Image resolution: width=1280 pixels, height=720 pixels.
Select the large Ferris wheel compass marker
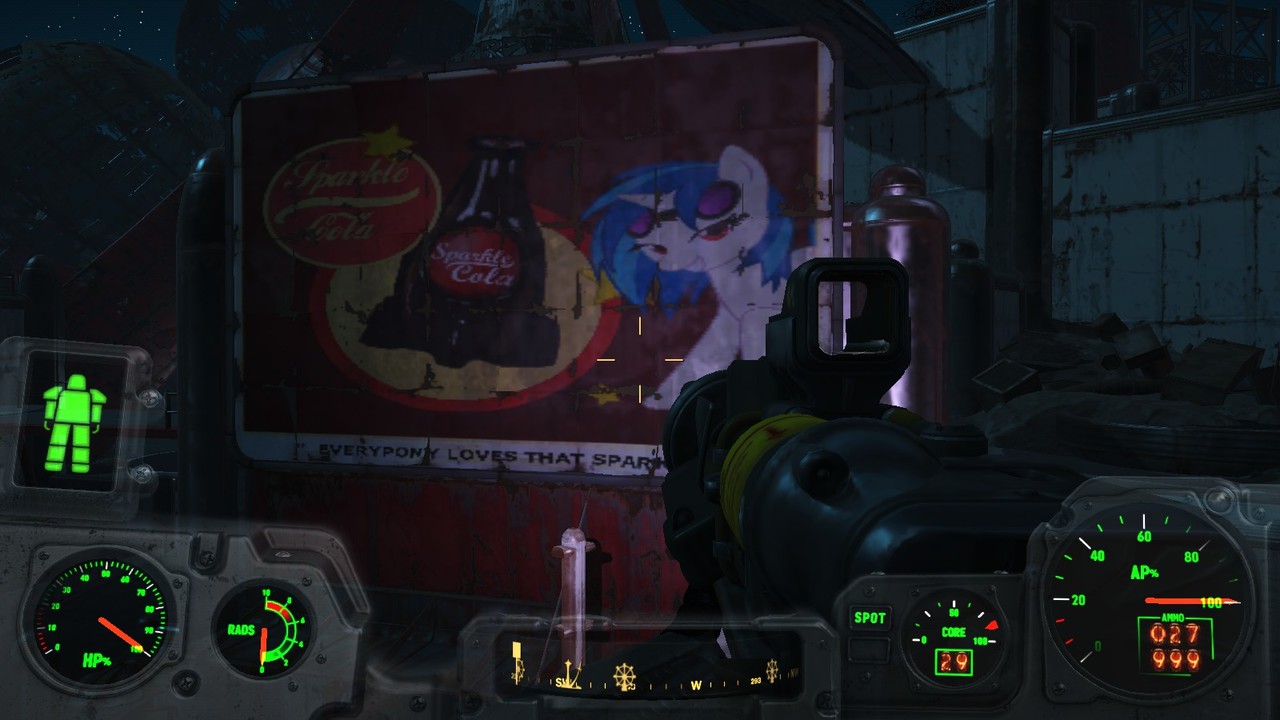coord(624,677)
